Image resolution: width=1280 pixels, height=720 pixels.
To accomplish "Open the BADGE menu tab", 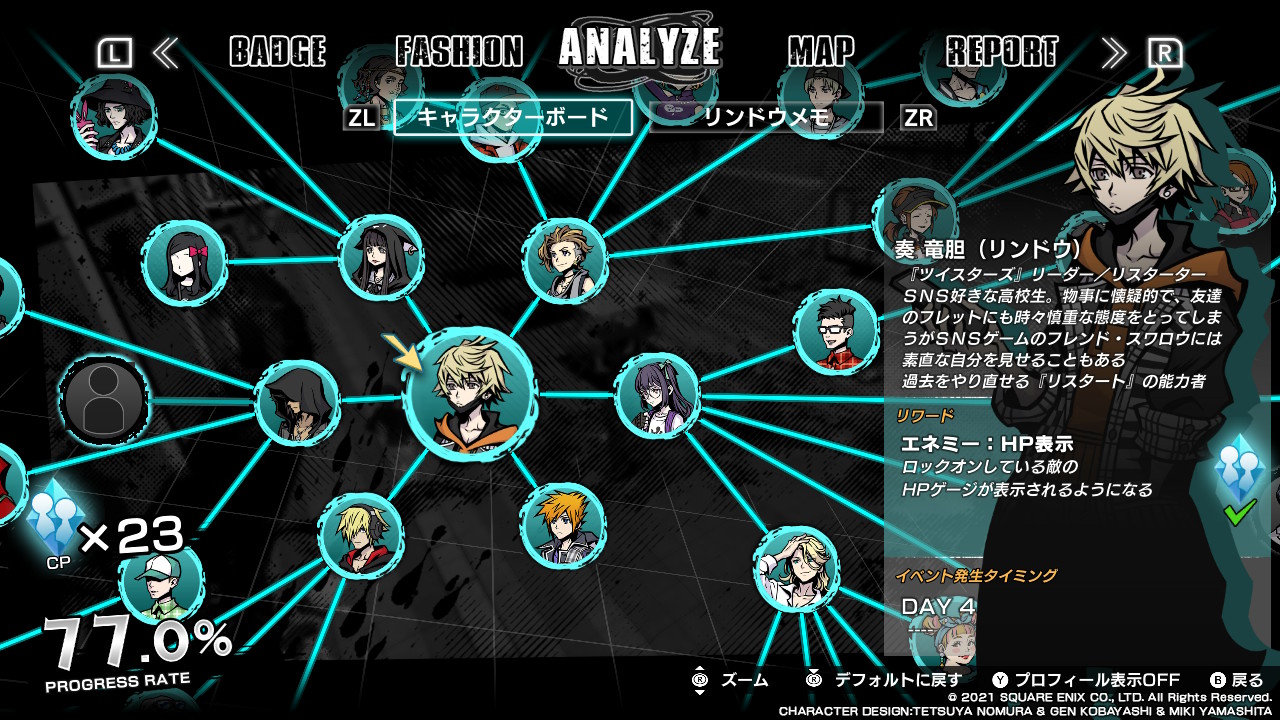I will coord(277,51).
